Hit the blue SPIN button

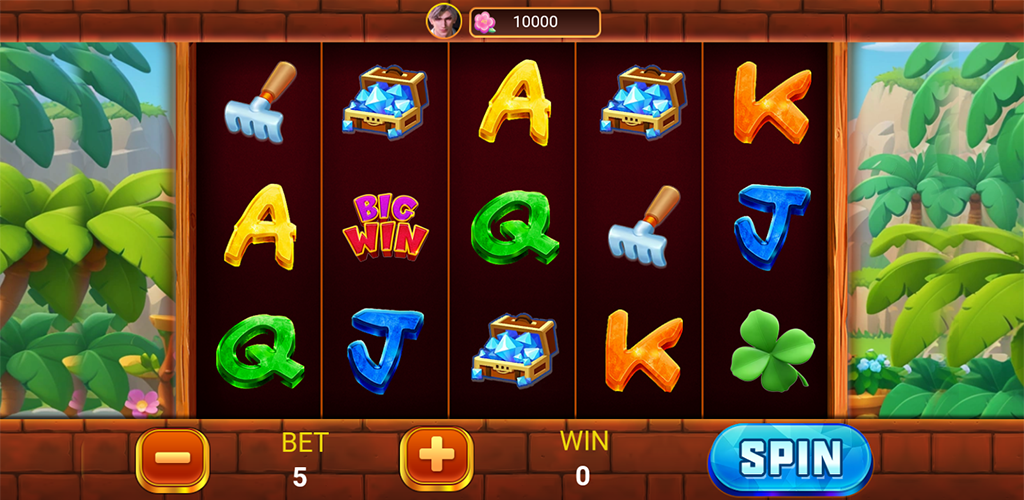[790, 459]
